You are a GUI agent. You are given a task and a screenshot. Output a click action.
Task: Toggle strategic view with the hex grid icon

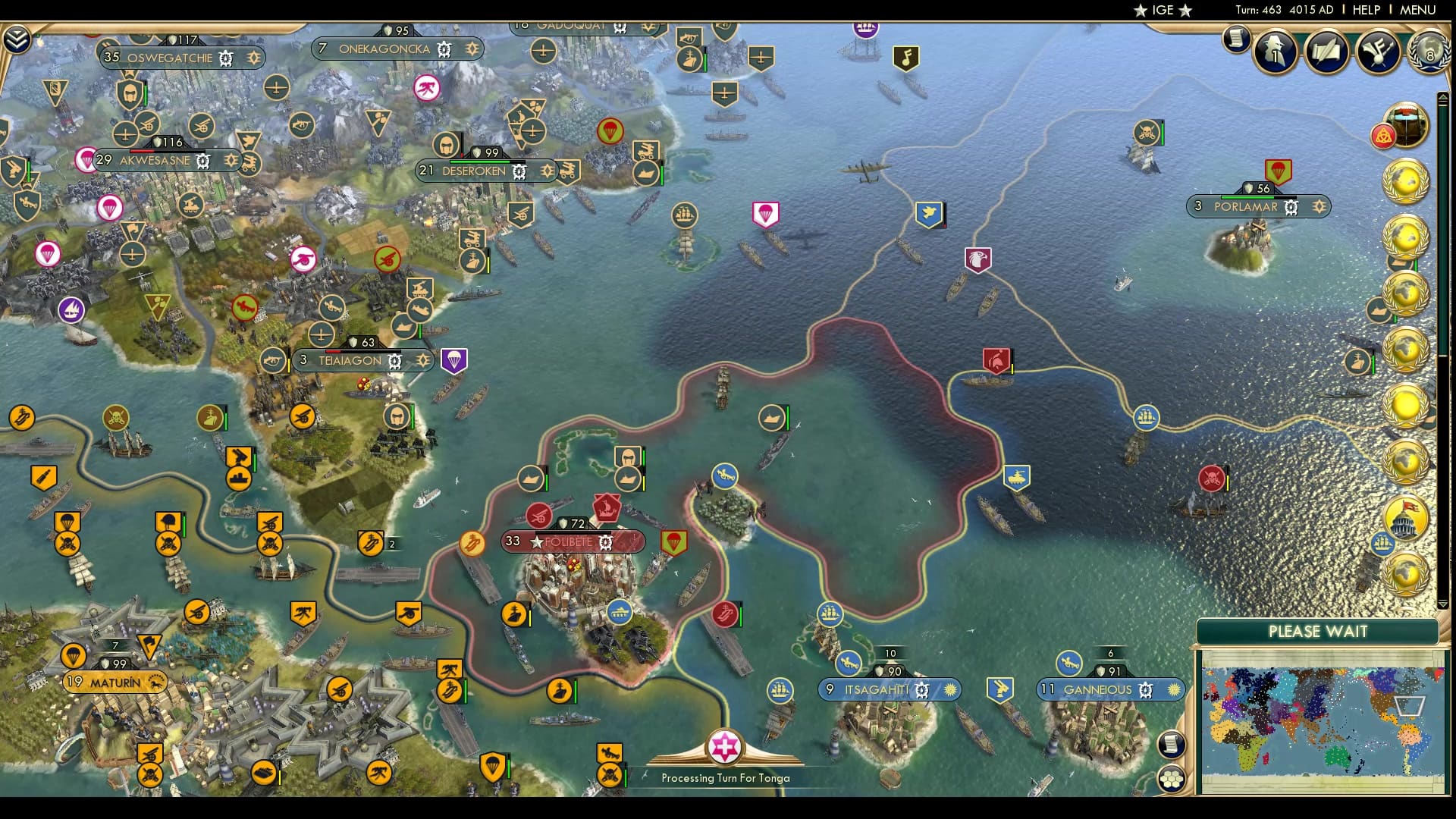pos(1172,780)
